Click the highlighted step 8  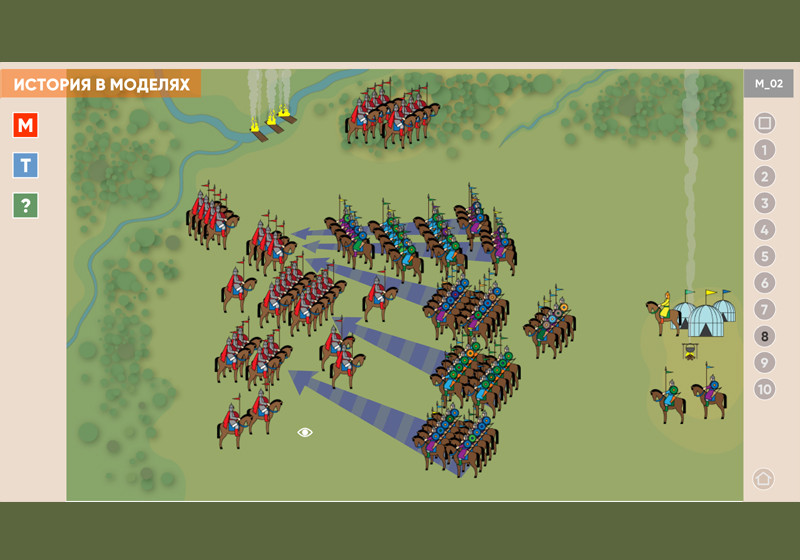(x=765, y=336)
